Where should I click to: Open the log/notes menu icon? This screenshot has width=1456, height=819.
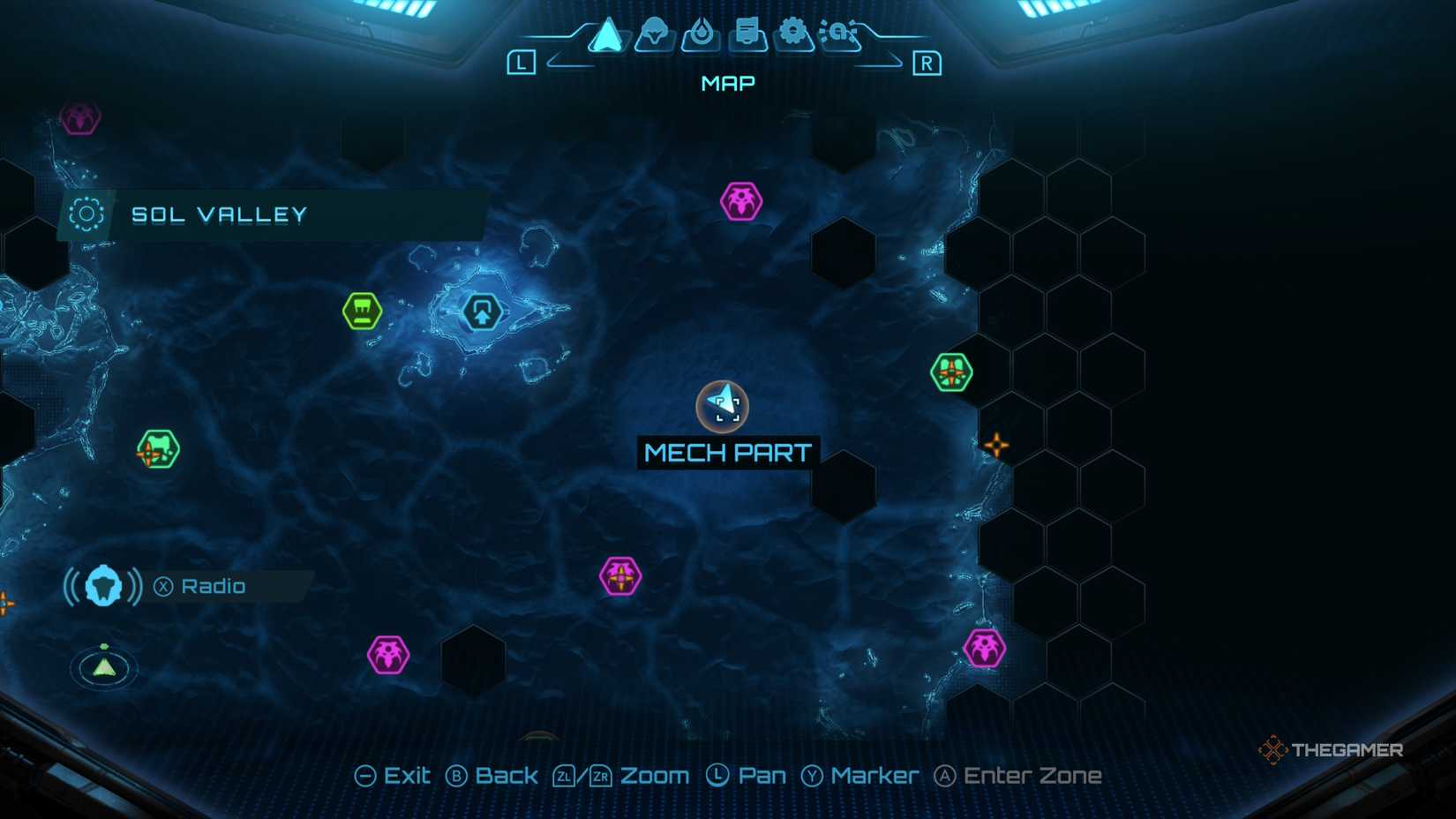coord(748,32)
